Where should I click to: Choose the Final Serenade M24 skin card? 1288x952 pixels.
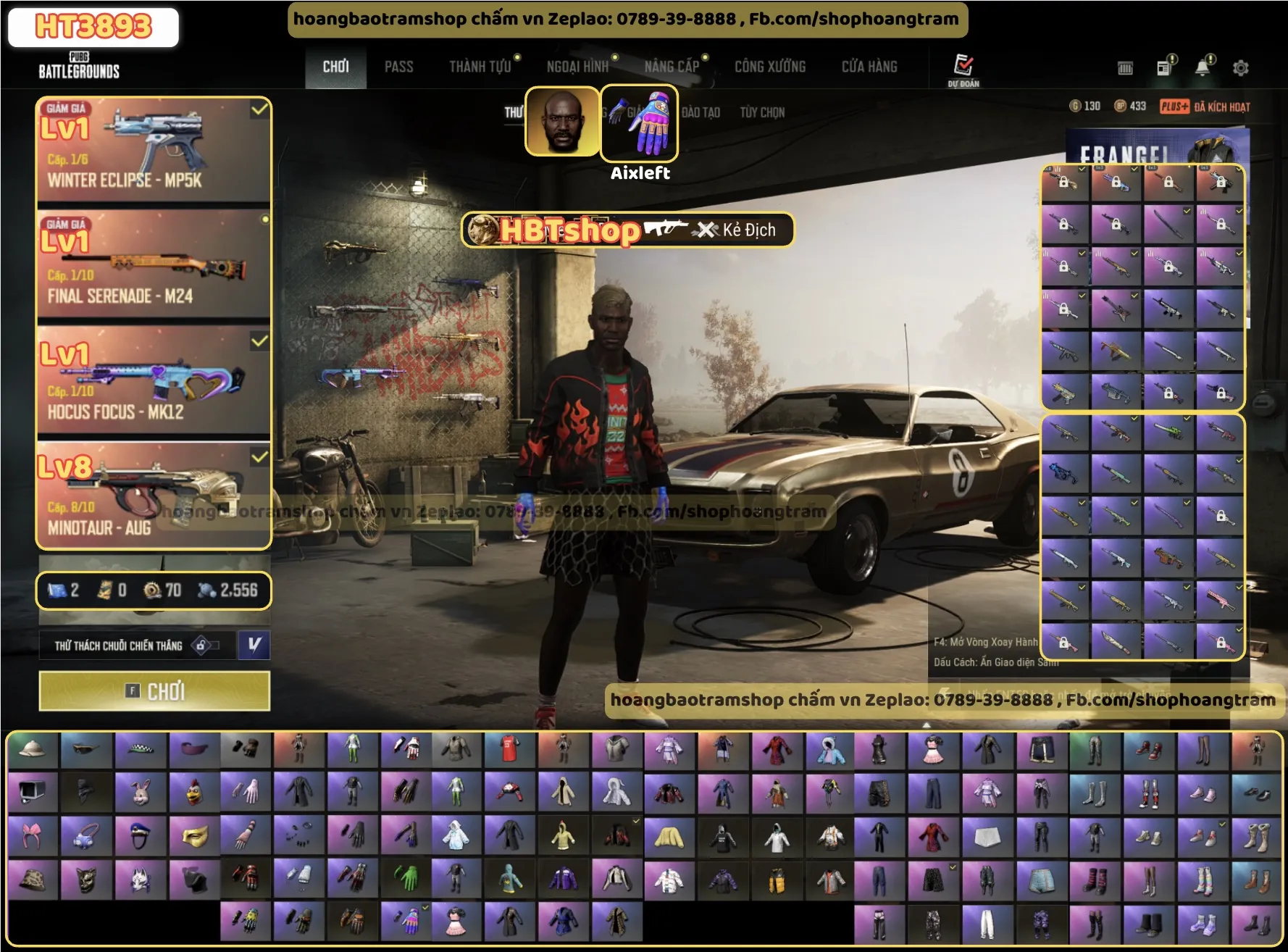pos(154,265)
